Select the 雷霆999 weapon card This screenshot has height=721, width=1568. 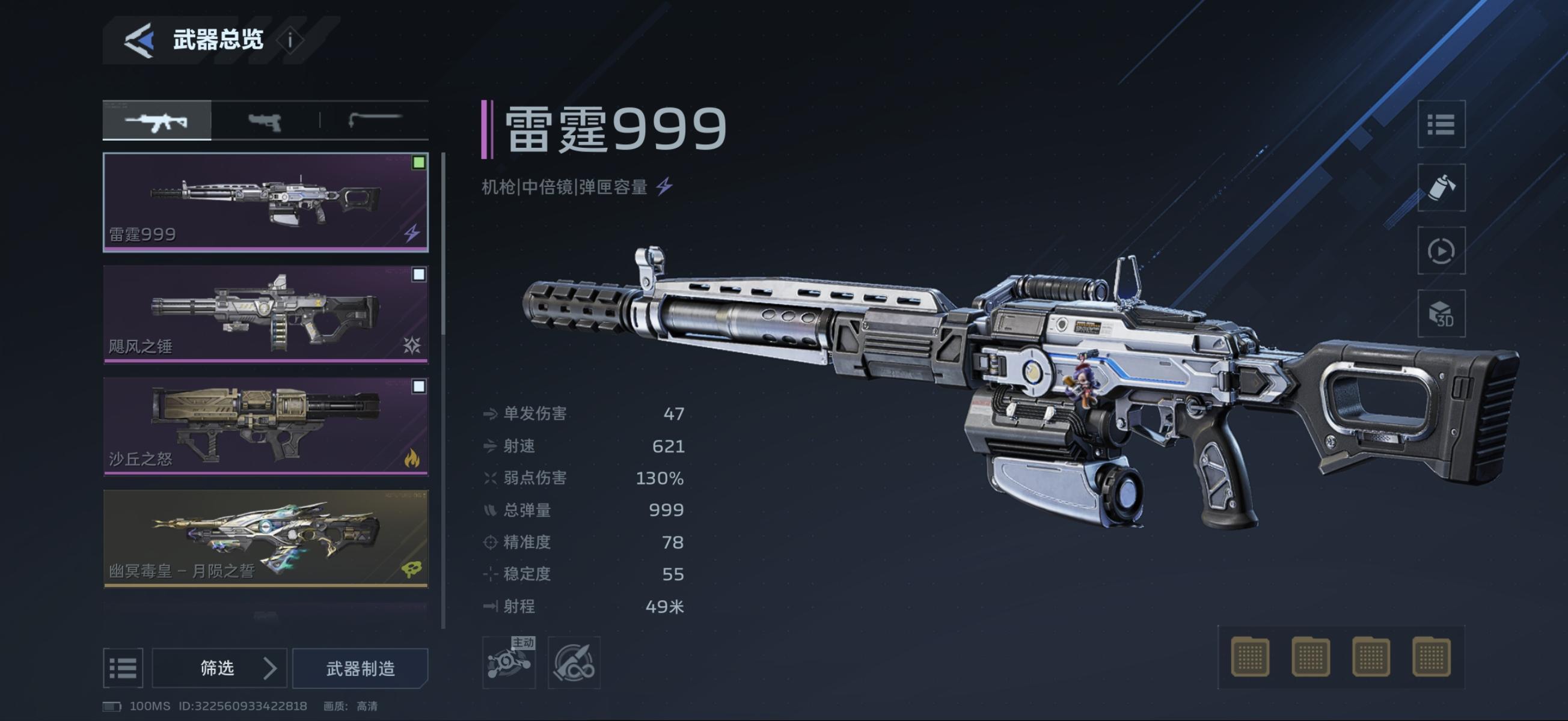265,202
